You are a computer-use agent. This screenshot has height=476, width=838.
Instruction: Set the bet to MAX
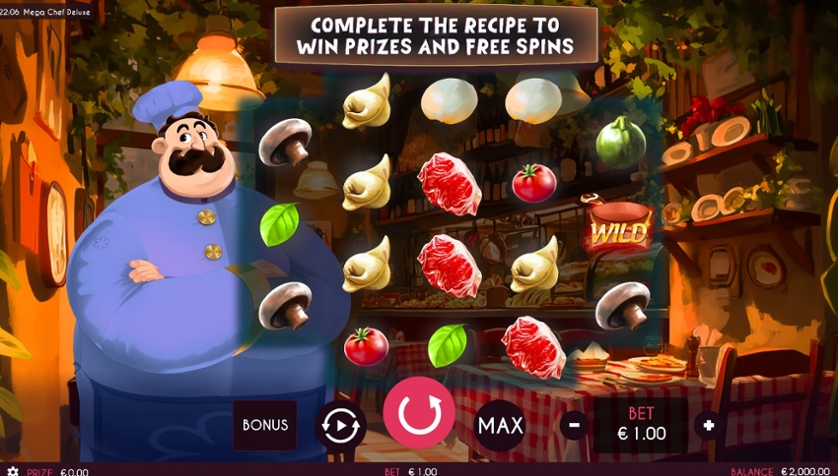click(500, 425)
